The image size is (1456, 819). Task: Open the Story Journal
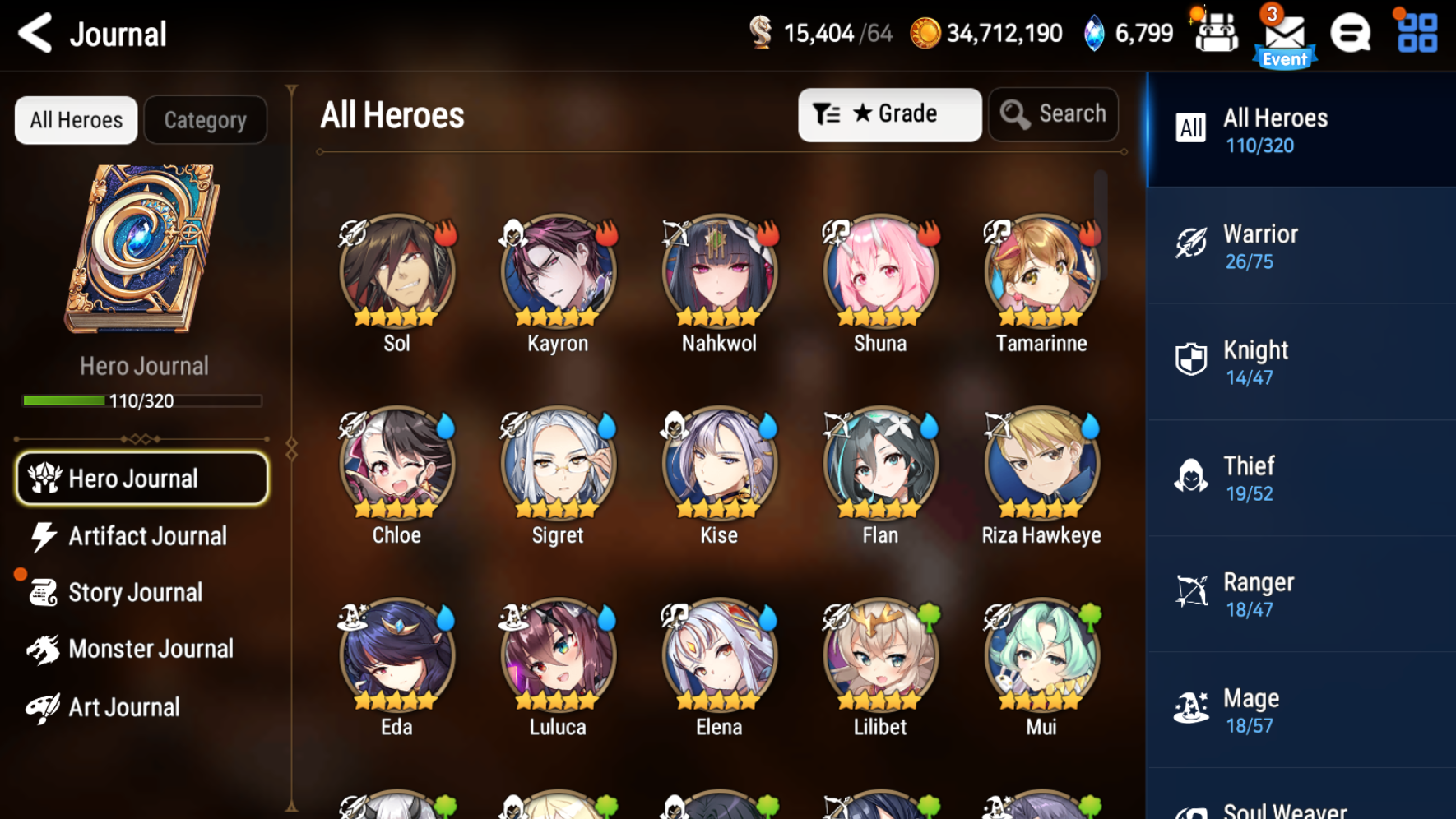tap(135, 592)
